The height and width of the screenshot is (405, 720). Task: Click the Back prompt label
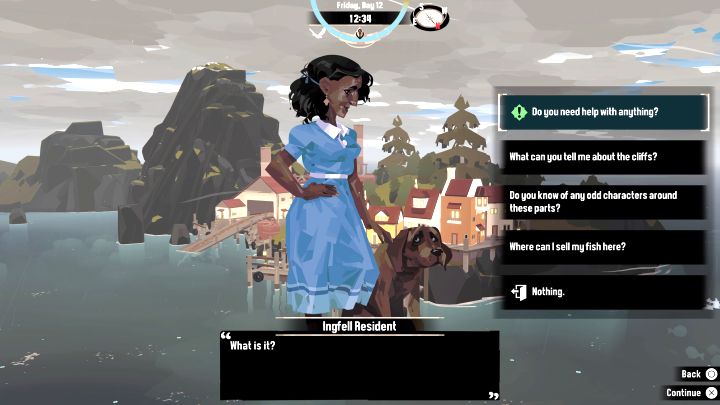(691, 374)
